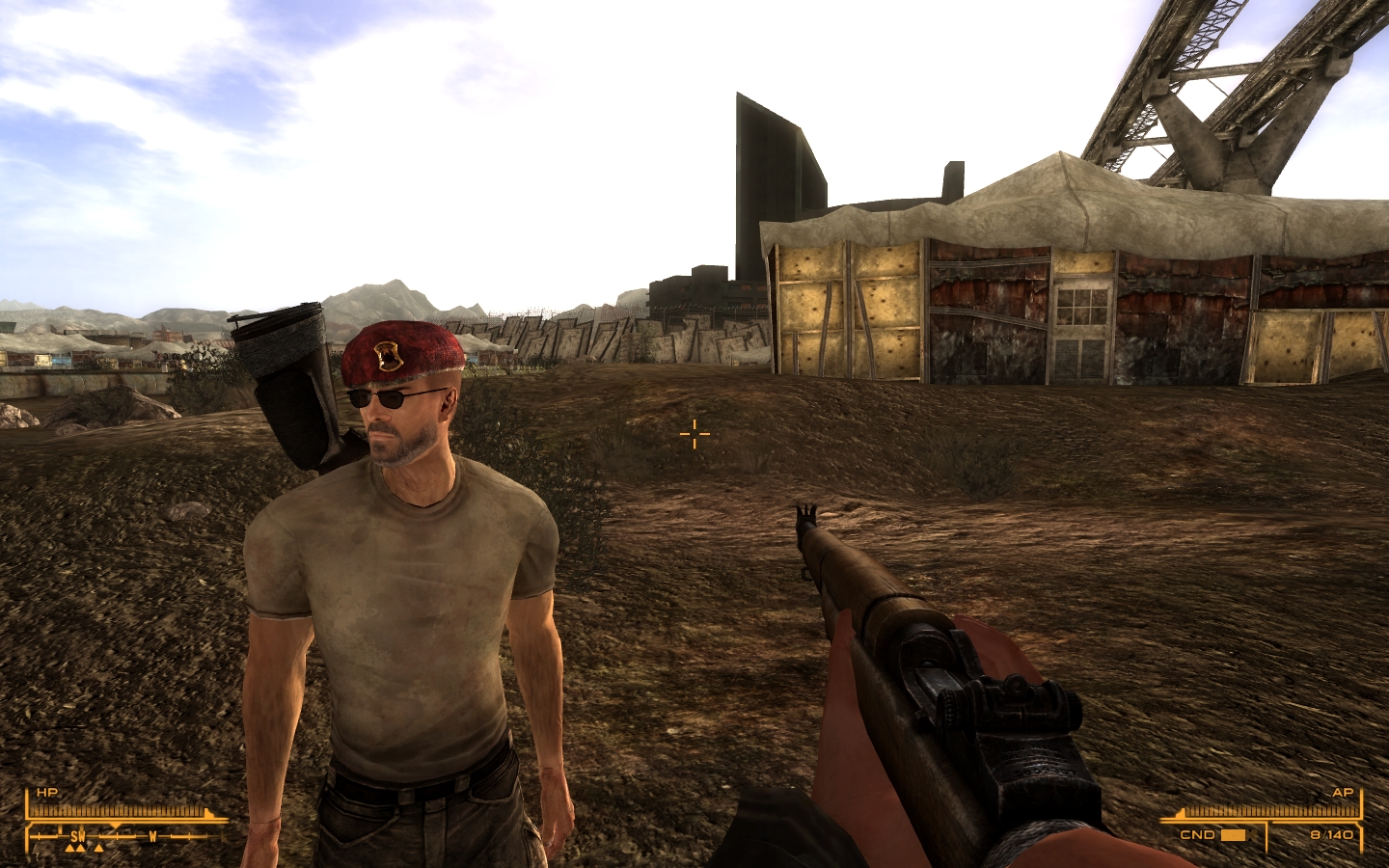Select the SW marker on the compass
Viewport: 1389px width, 868px height.
pos(78,835)
